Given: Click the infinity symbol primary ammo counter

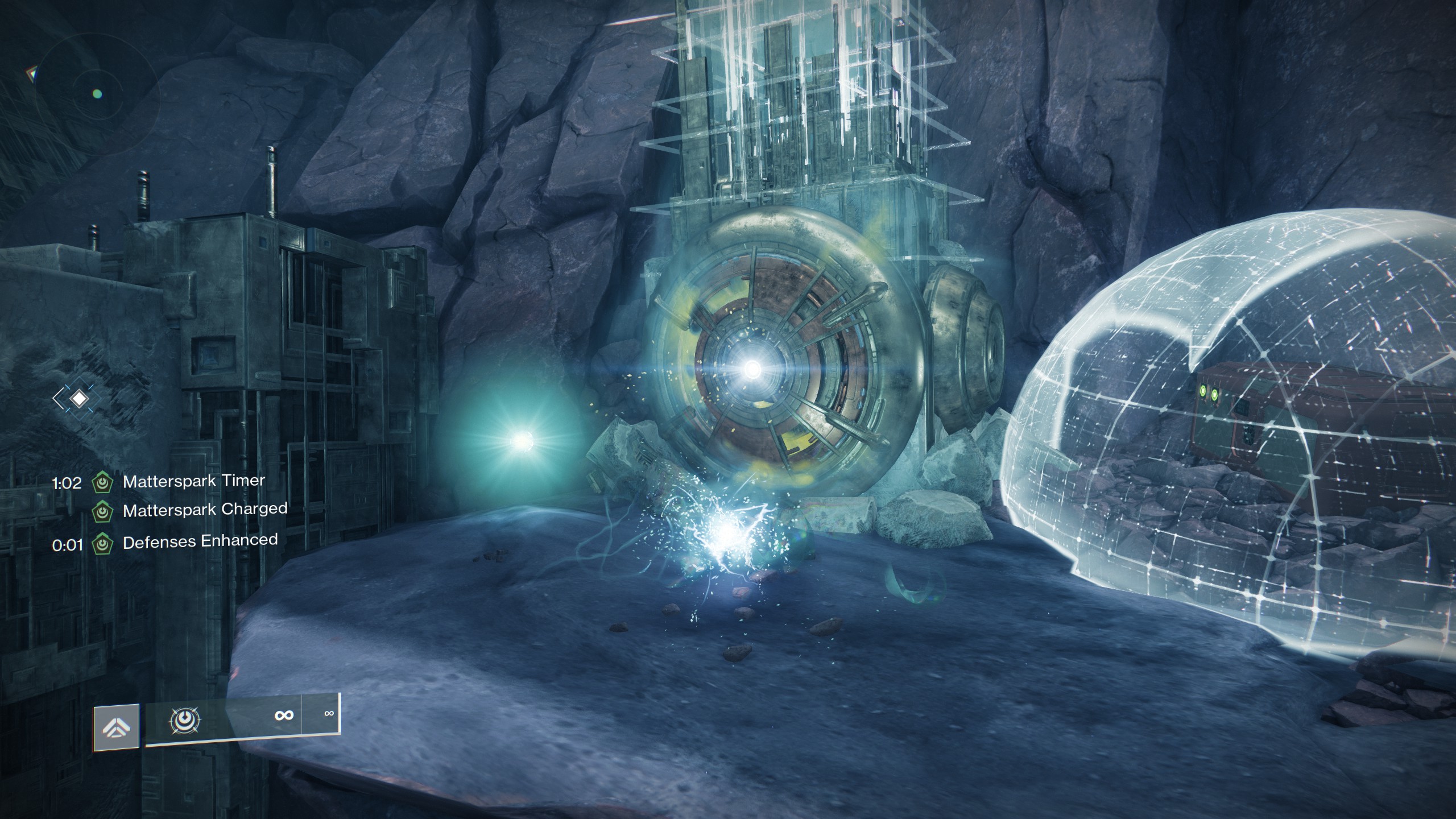Looking at the screenshot, I should coord(284,715).
